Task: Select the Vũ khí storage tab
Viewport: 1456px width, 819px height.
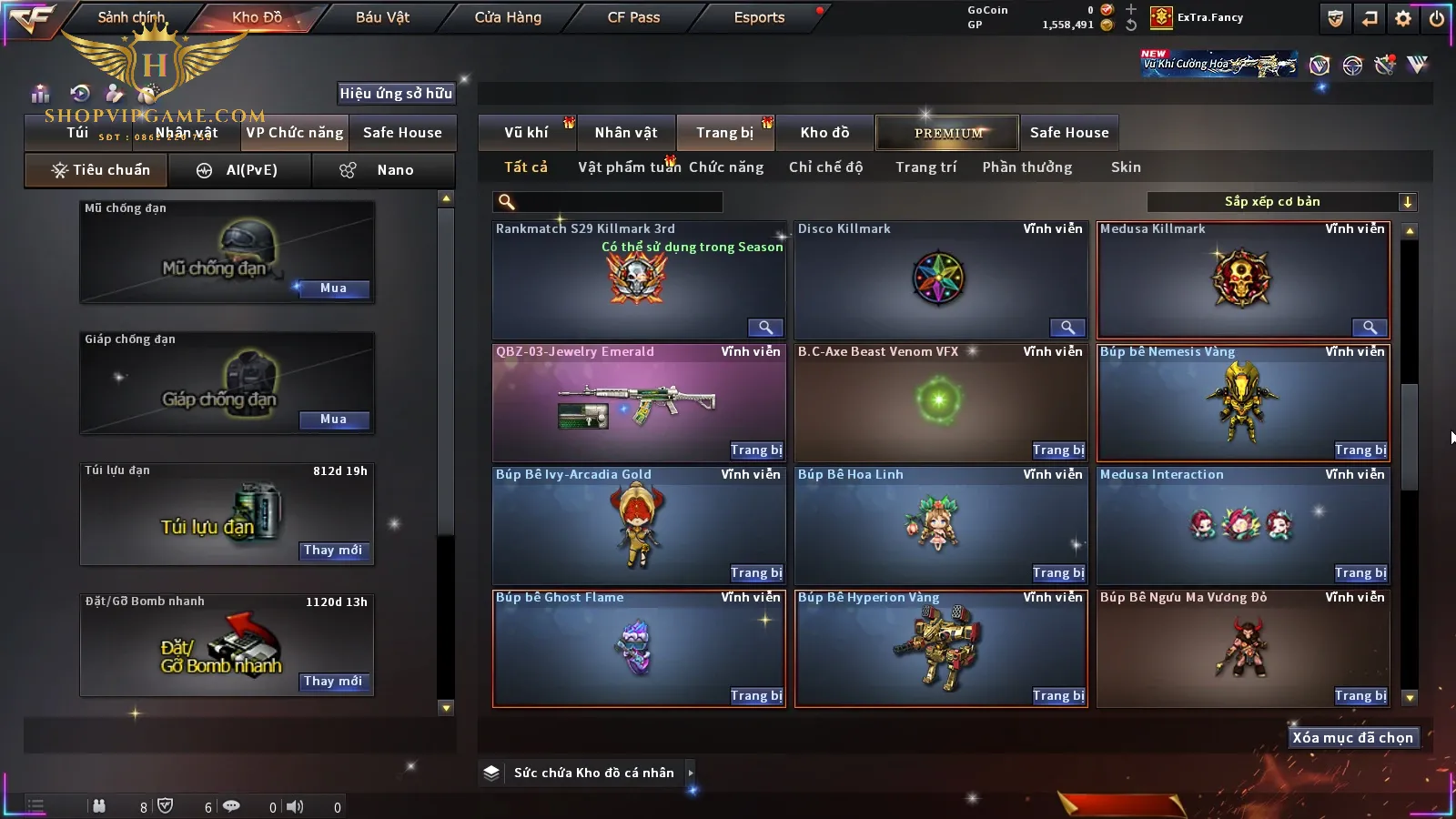Action: click(x=526, y=133)
